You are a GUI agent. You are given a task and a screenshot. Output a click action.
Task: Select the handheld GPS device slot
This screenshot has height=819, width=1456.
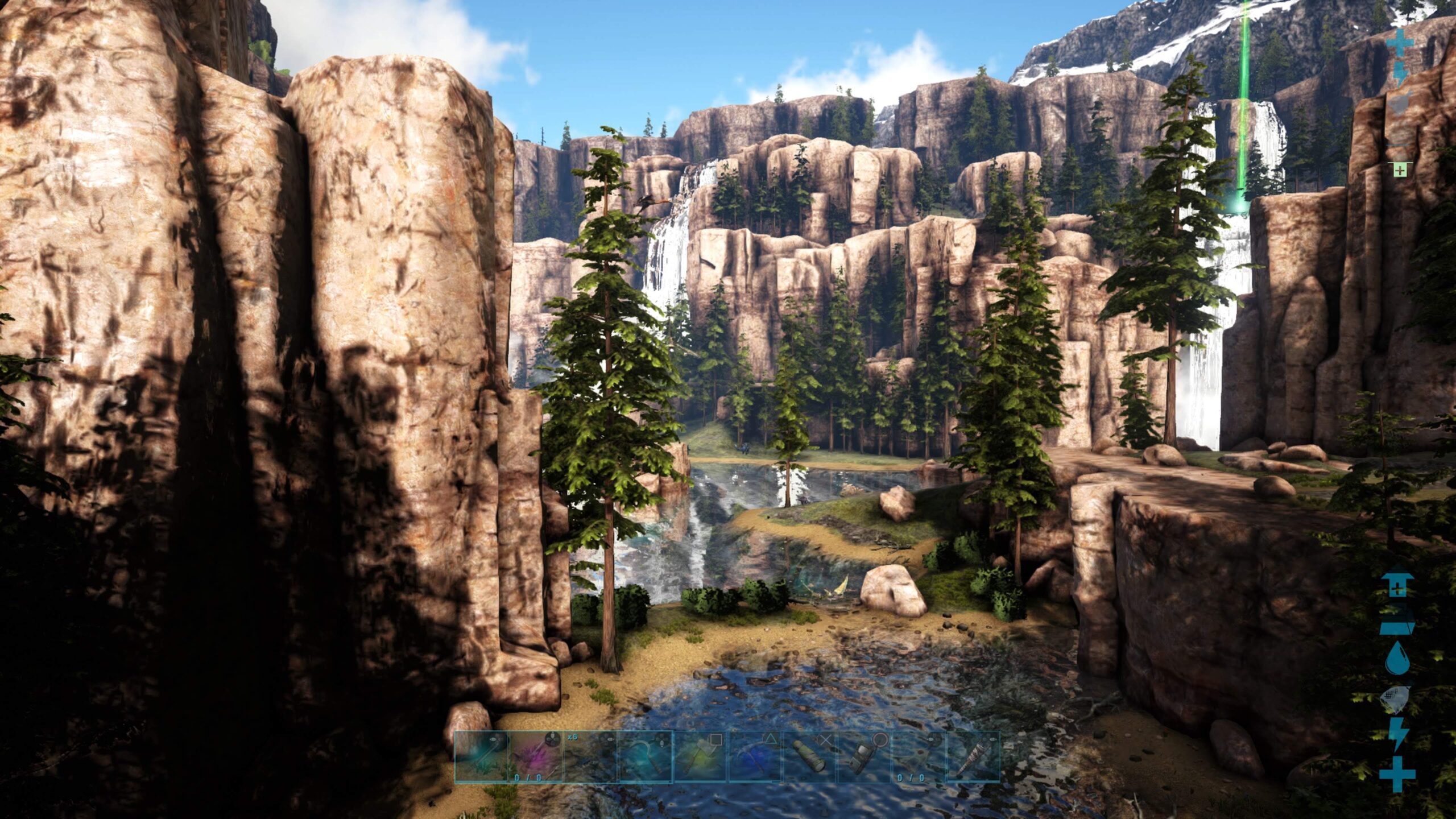click(864, 756)
